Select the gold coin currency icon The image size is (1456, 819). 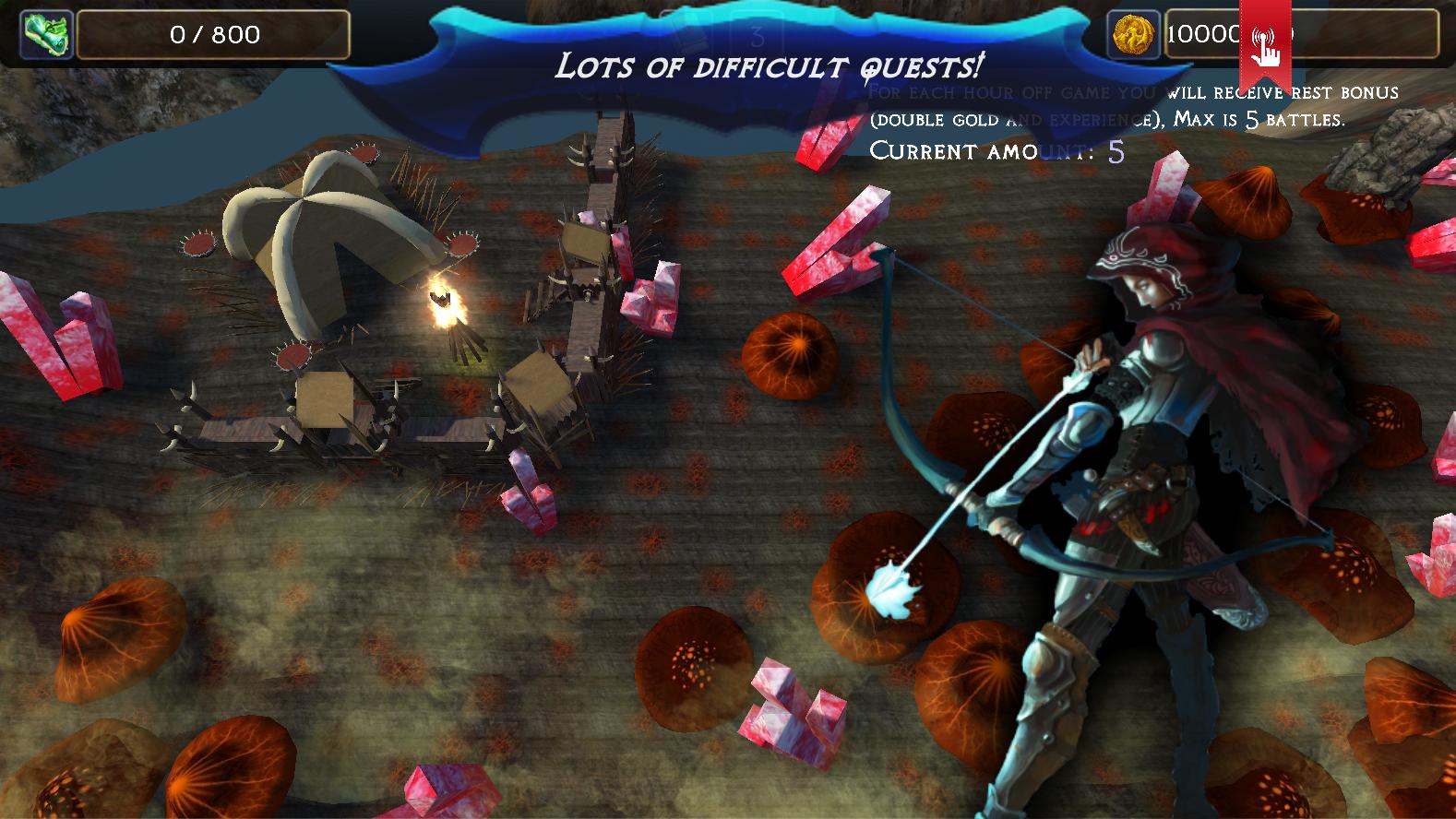click(x=1132, y=35)
